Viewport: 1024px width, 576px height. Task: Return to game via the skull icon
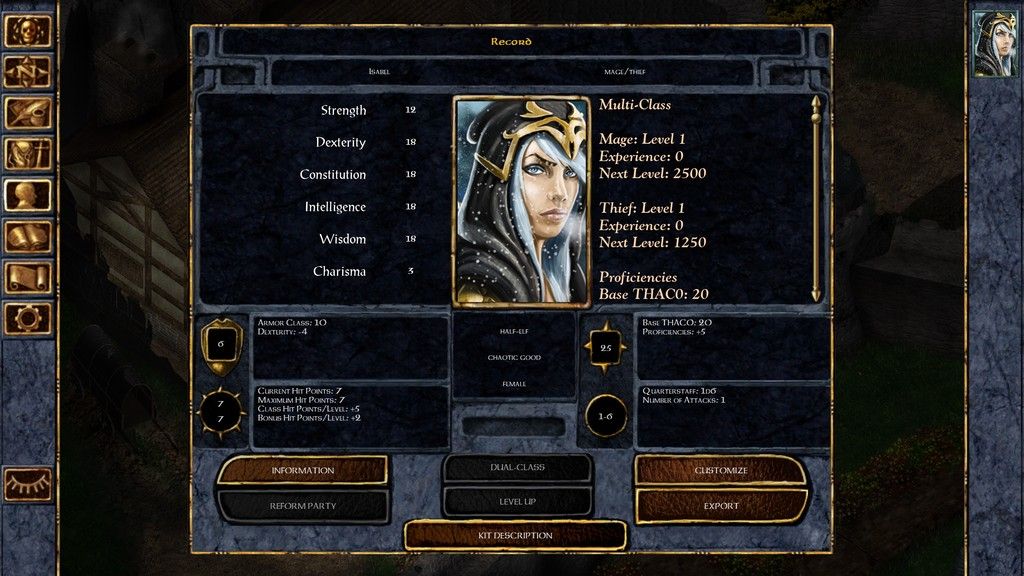27,30
